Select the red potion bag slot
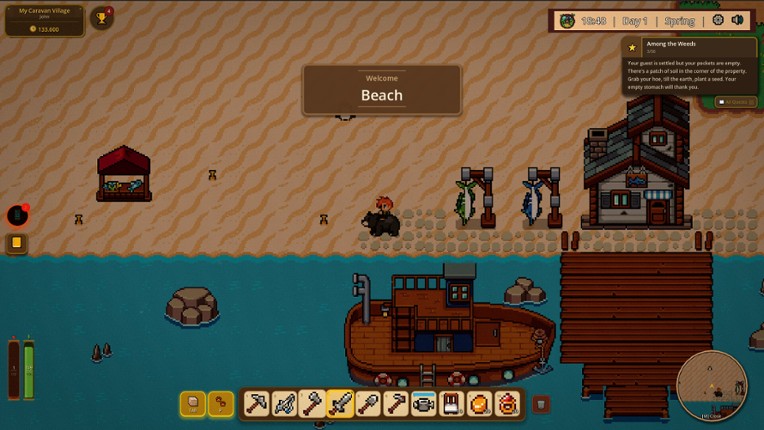This screenshot has height=430, width=764. (508, 404)
